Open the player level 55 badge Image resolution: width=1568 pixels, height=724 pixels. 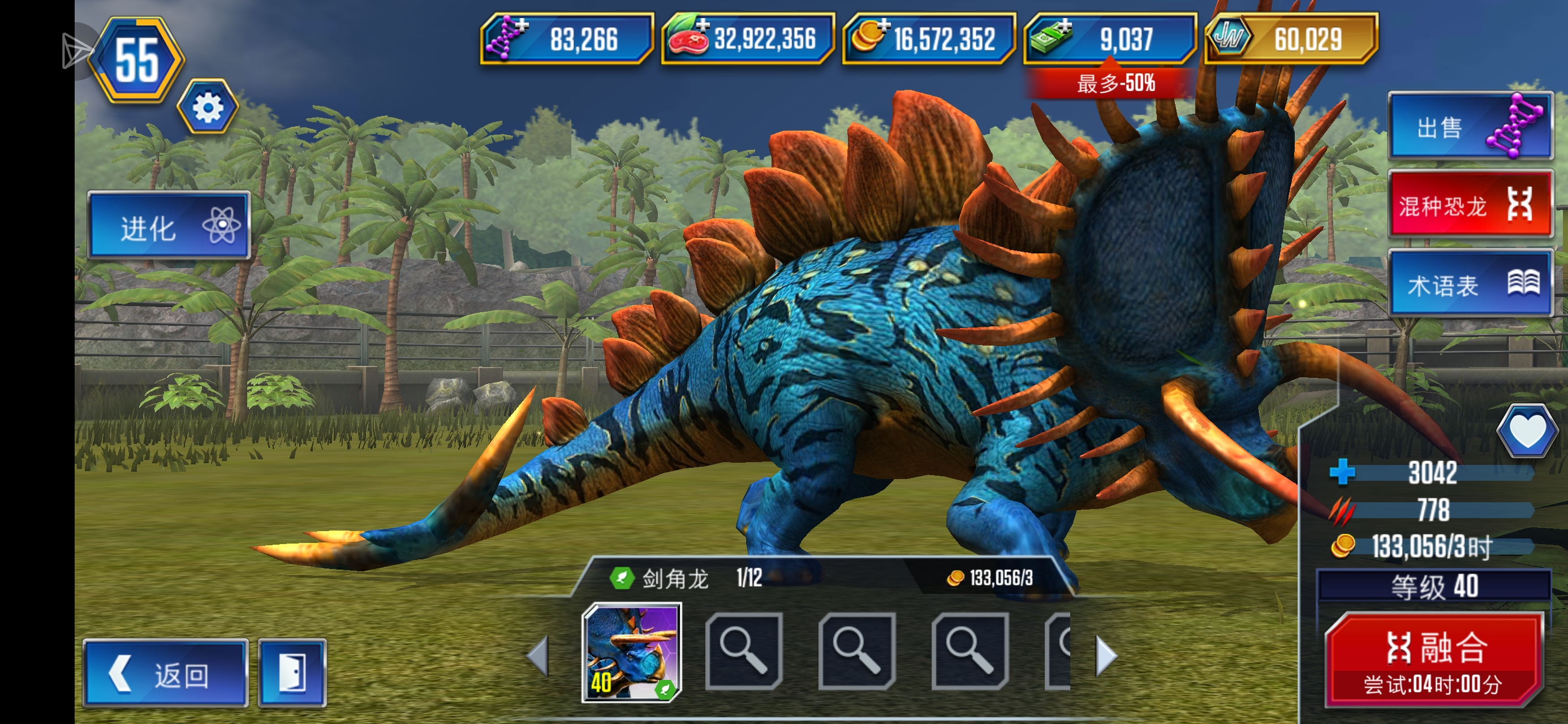coord(137,60)
